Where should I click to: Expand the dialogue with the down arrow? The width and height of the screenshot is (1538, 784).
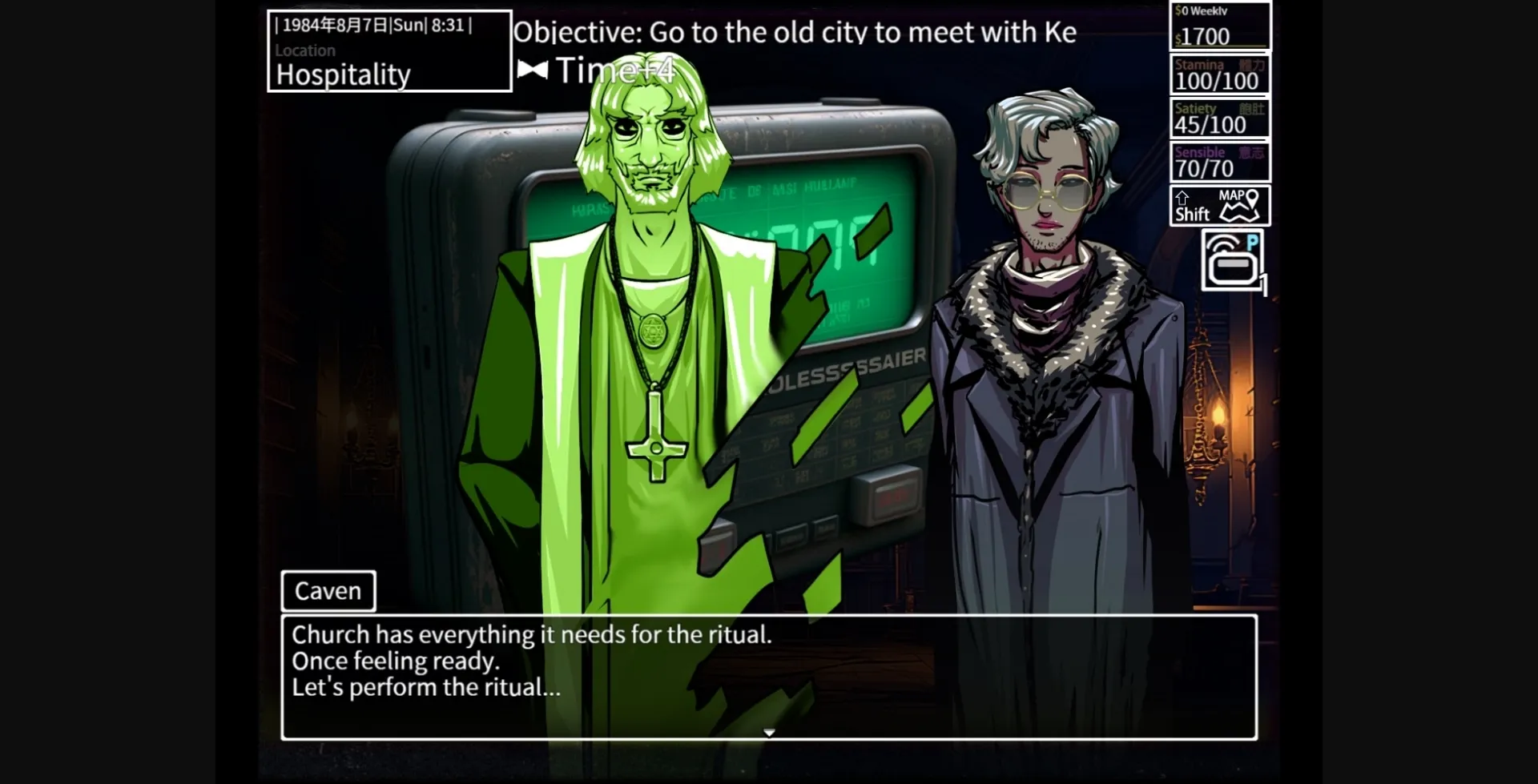768,731
